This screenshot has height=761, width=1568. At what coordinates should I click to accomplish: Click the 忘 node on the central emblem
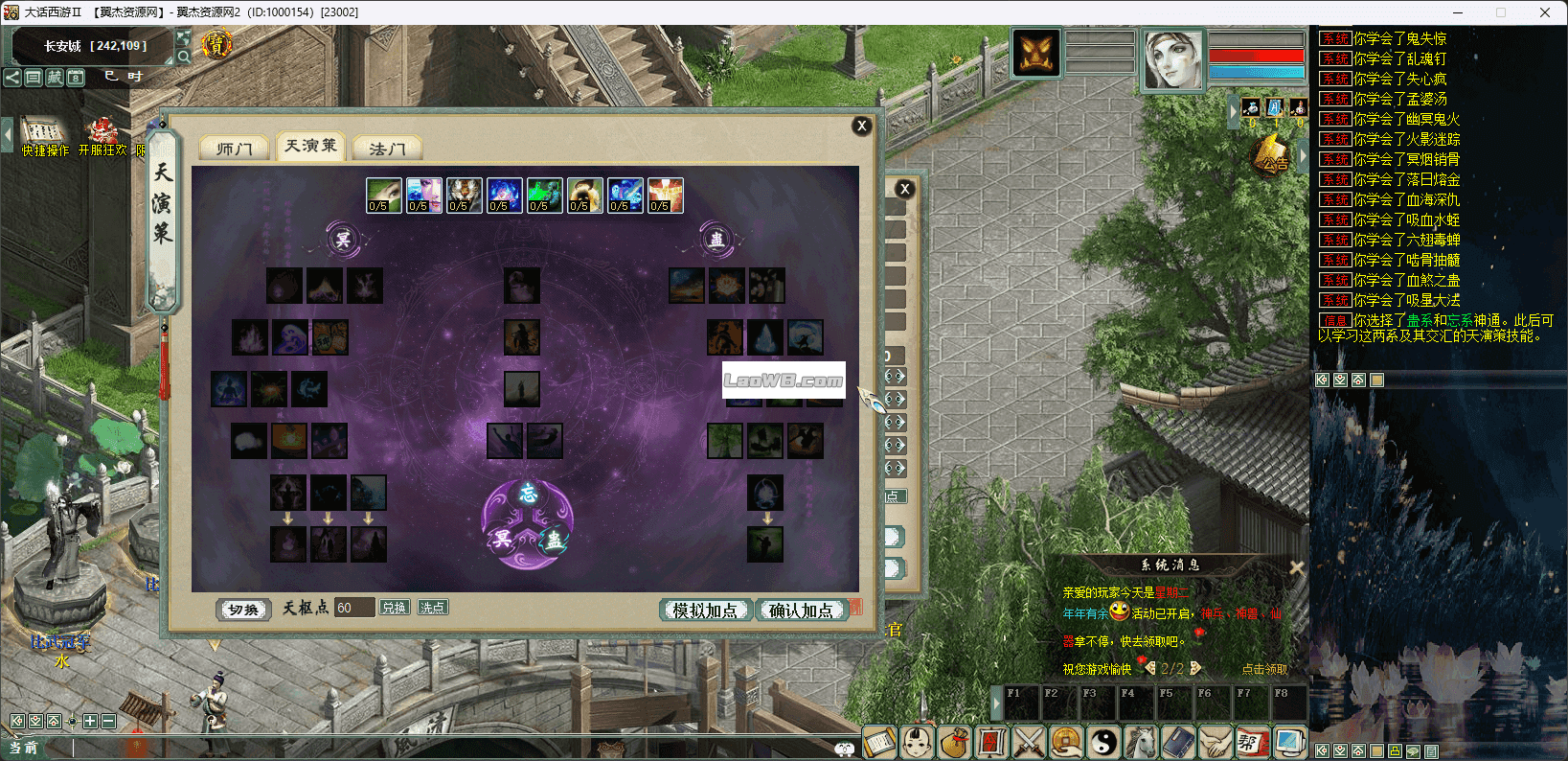pos(528,495)
